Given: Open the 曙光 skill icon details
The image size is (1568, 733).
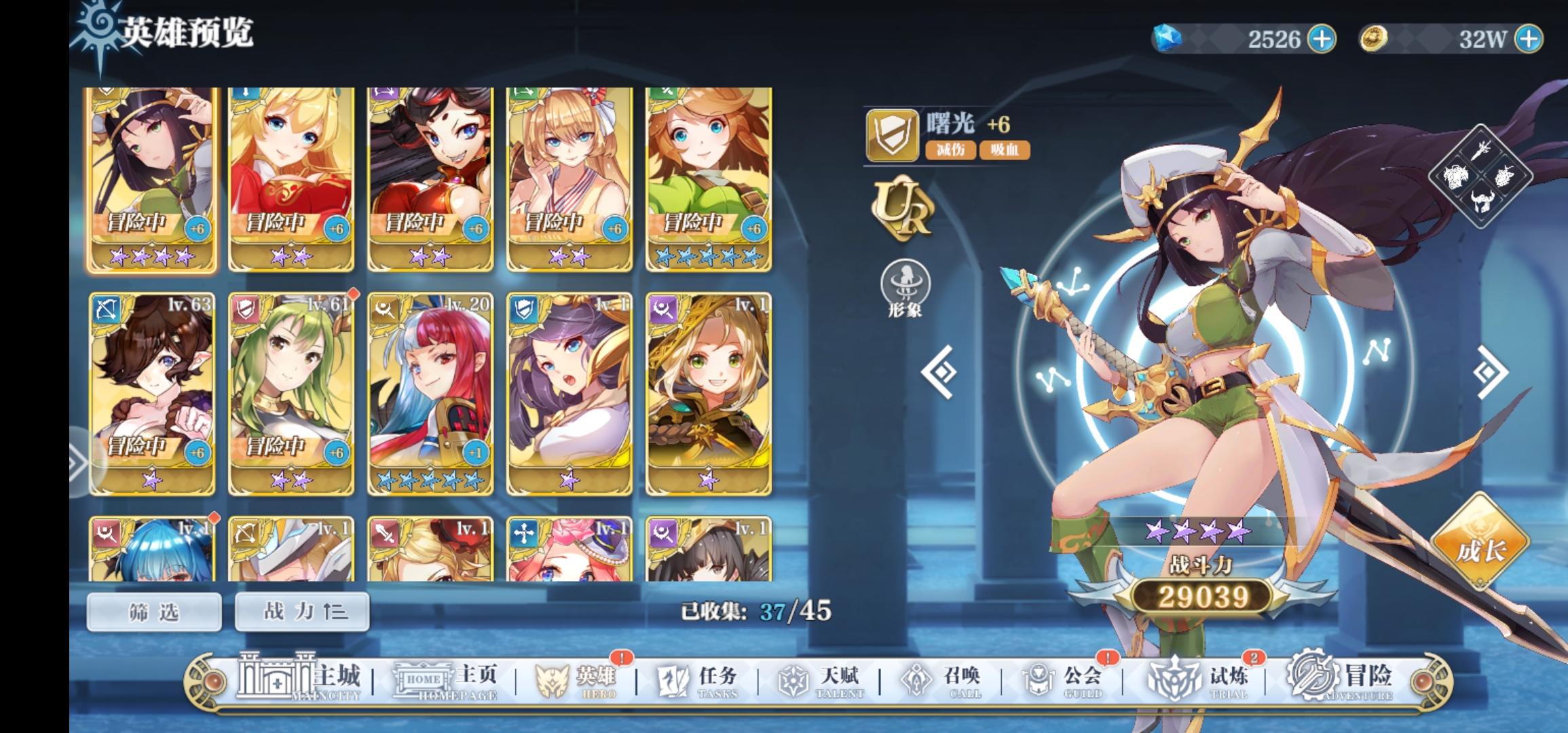Looking at the screenshot, I should [894, 132].
